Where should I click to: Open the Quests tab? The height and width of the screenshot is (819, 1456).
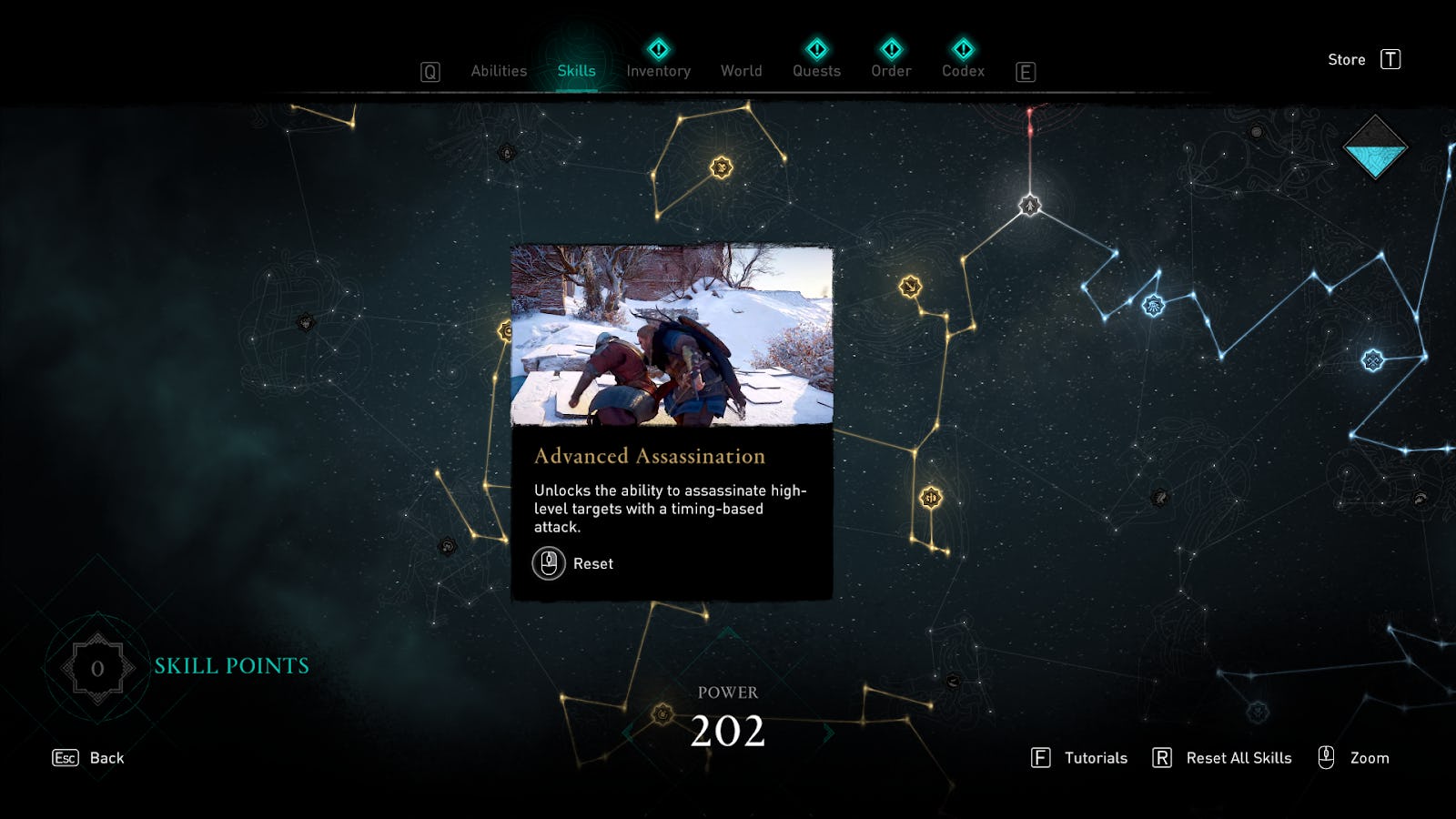[x=816, y=71]
